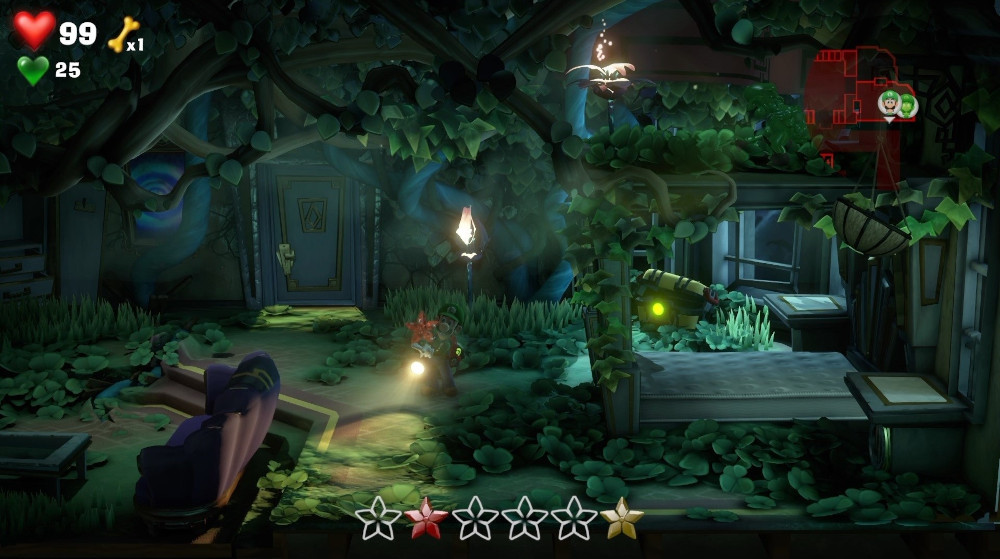Viewport: 1000px width, 559px height.
Task: Click the red heart health icon
Action: pos(34,30)
